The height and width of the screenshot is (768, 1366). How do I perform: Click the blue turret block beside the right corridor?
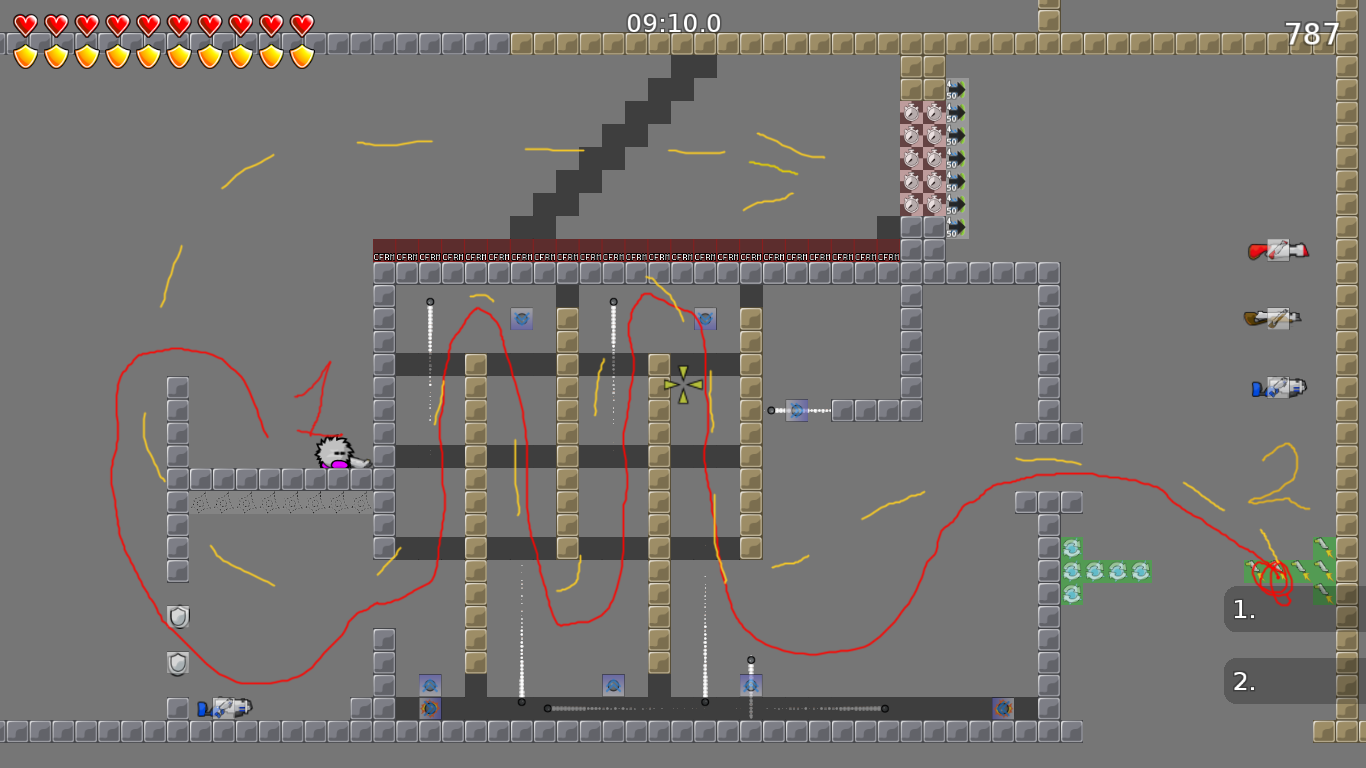pyautogui.click(x=797, y=409)
